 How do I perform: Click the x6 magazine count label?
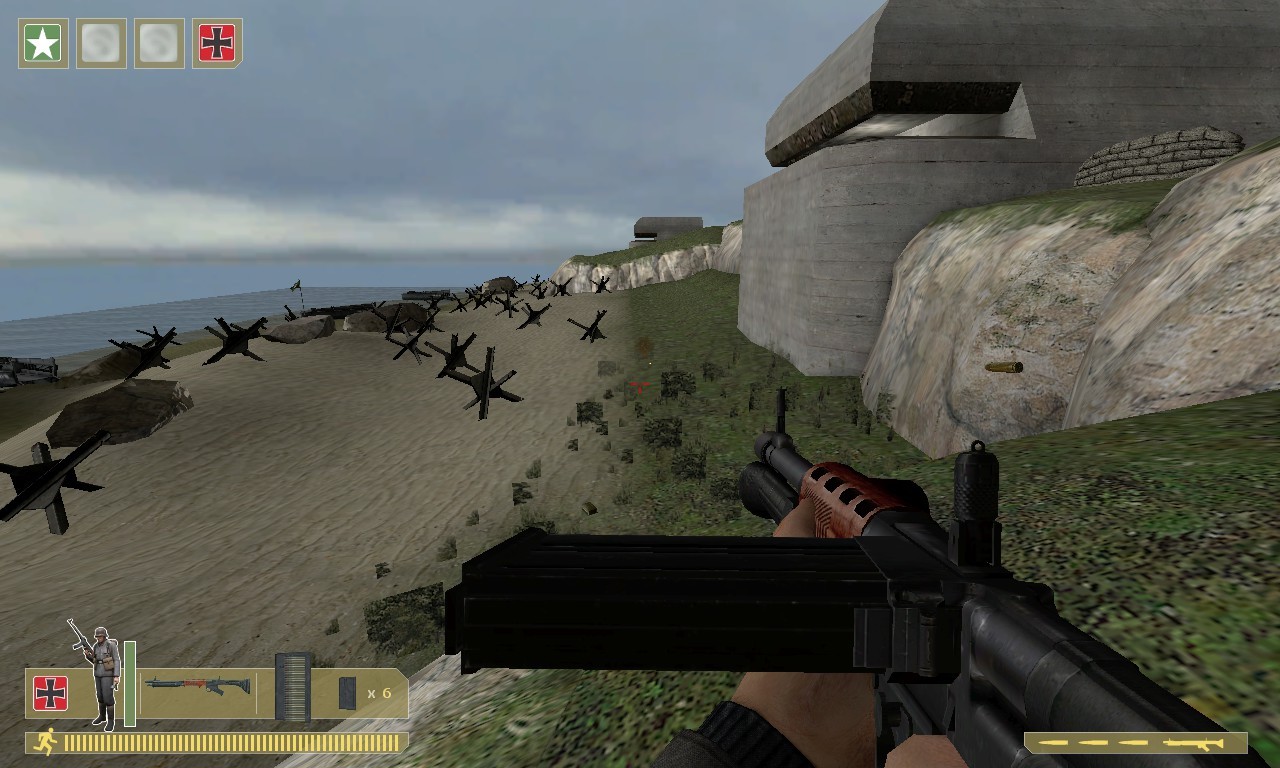[379, 694]
